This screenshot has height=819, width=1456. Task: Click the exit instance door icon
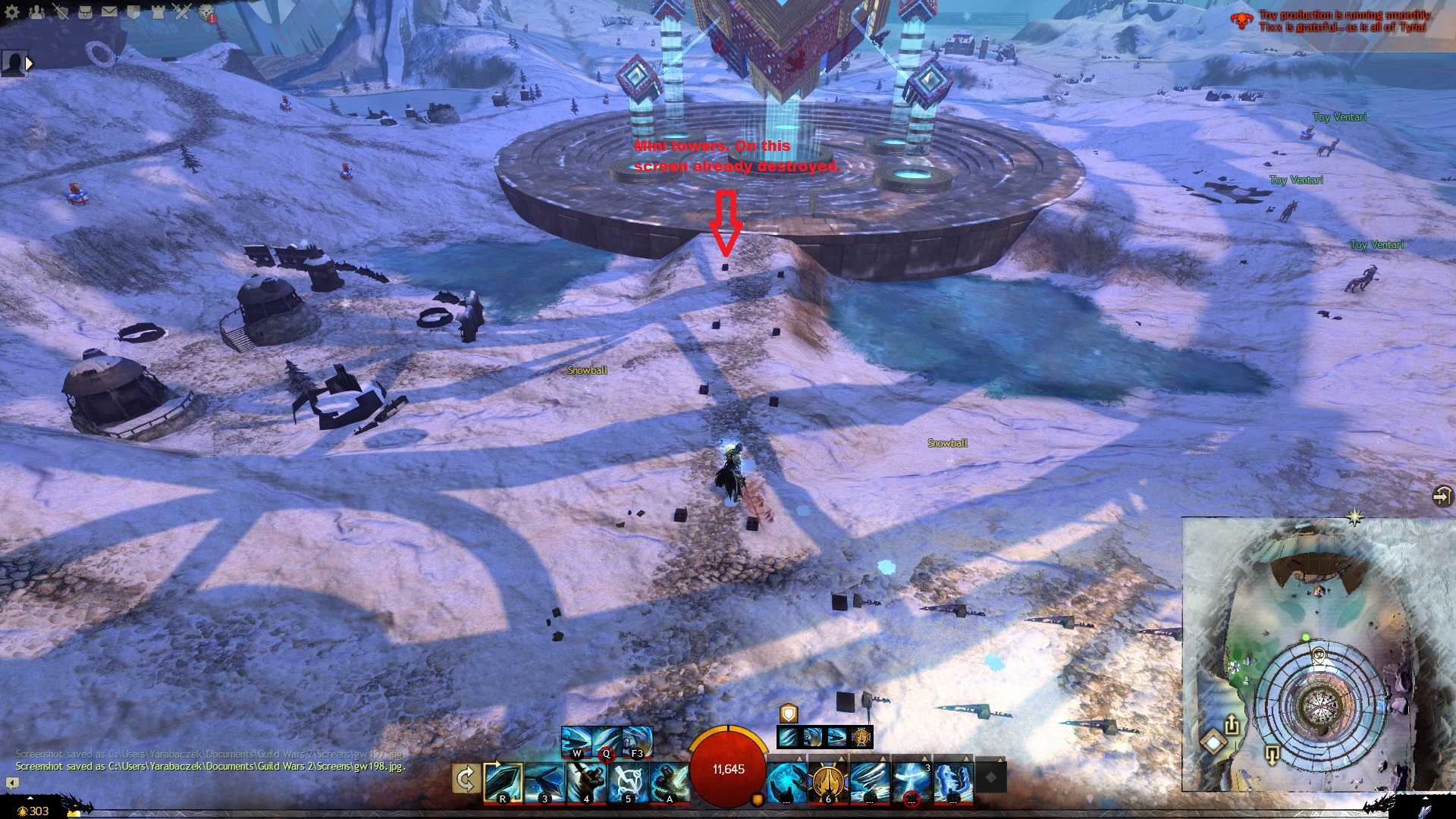coord(1442,496)
